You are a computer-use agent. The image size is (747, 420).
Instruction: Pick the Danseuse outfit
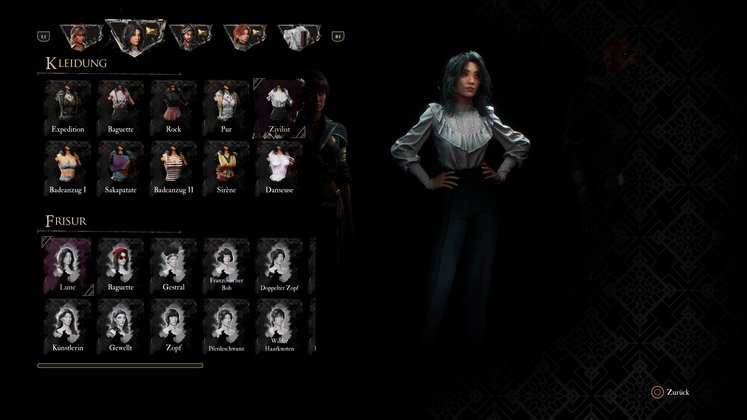(x=279, y=166)
